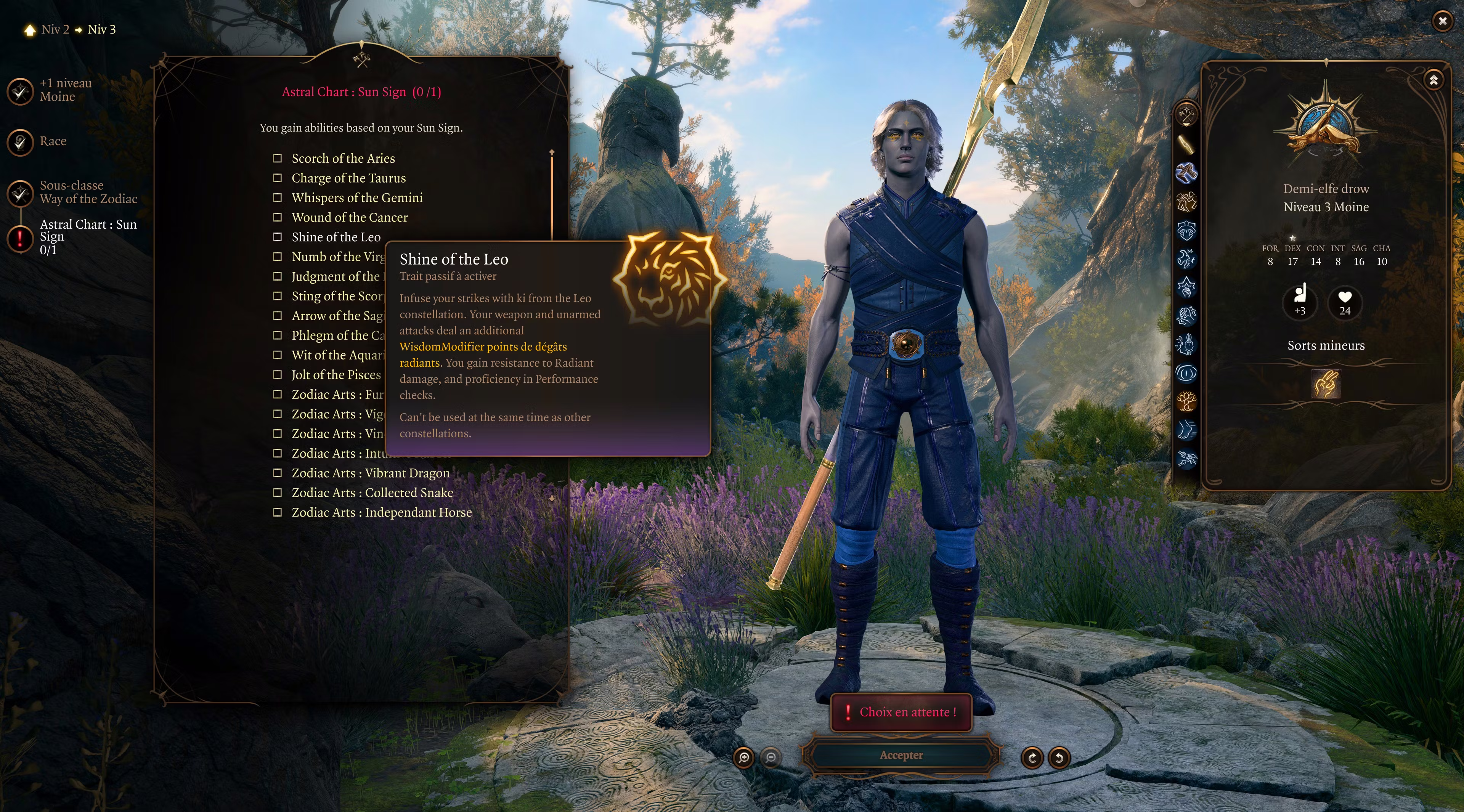Collapse the character summary panel
The height and width of the screenshot is (812, 1464).
pos(1433,80)
